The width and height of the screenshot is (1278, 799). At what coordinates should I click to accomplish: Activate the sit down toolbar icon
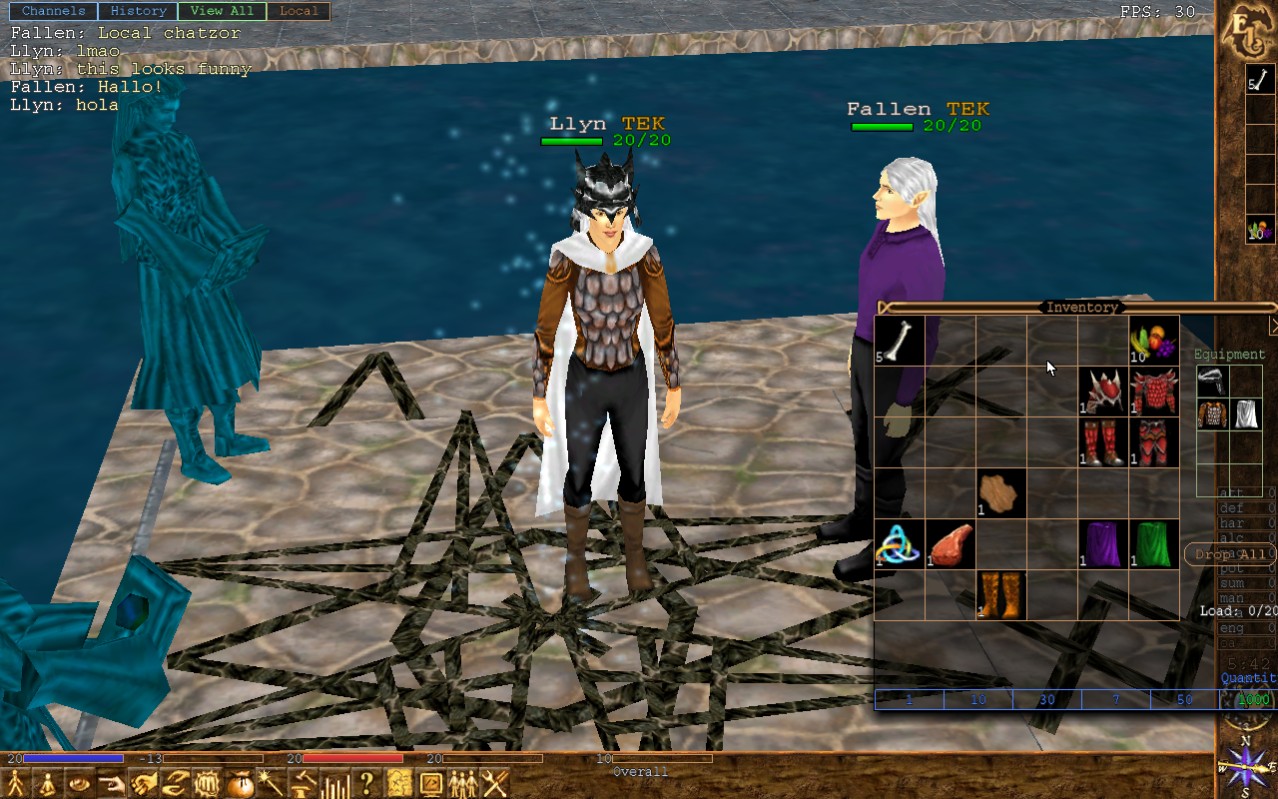(45, 783)
